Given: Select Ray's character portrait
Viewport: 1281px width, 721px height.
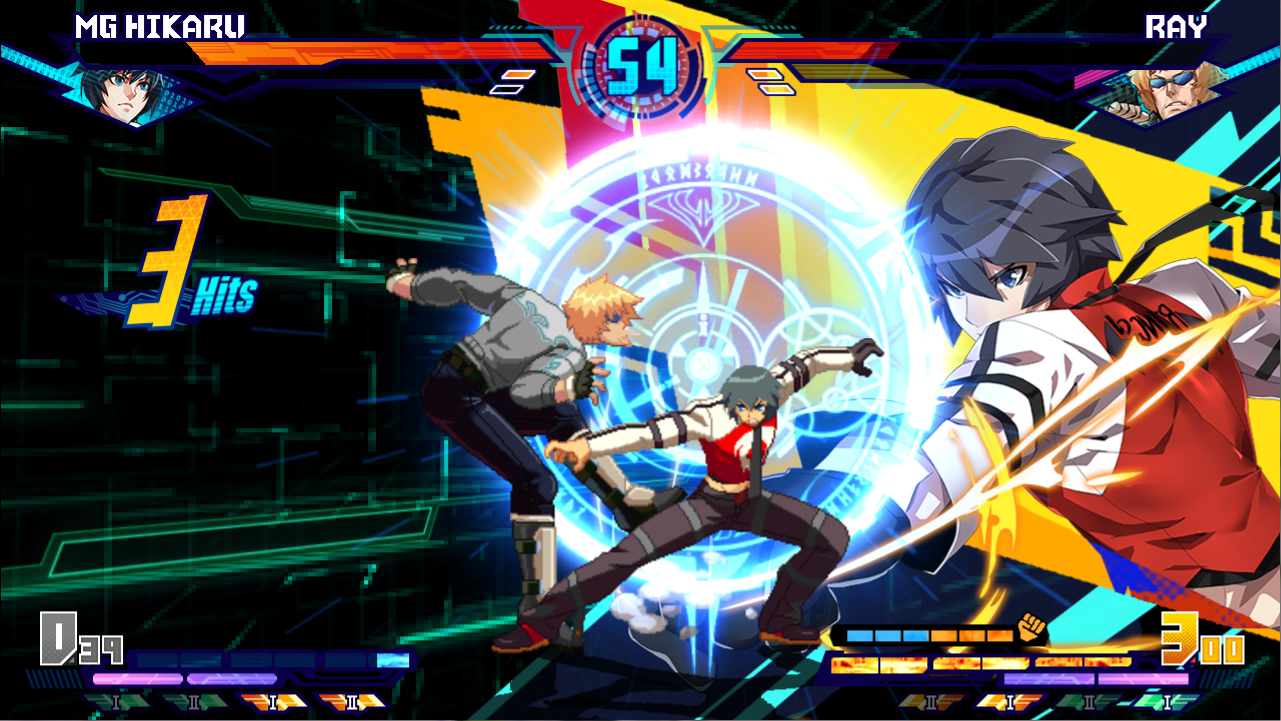Looking at the screenshot, I should (1166, 89).
